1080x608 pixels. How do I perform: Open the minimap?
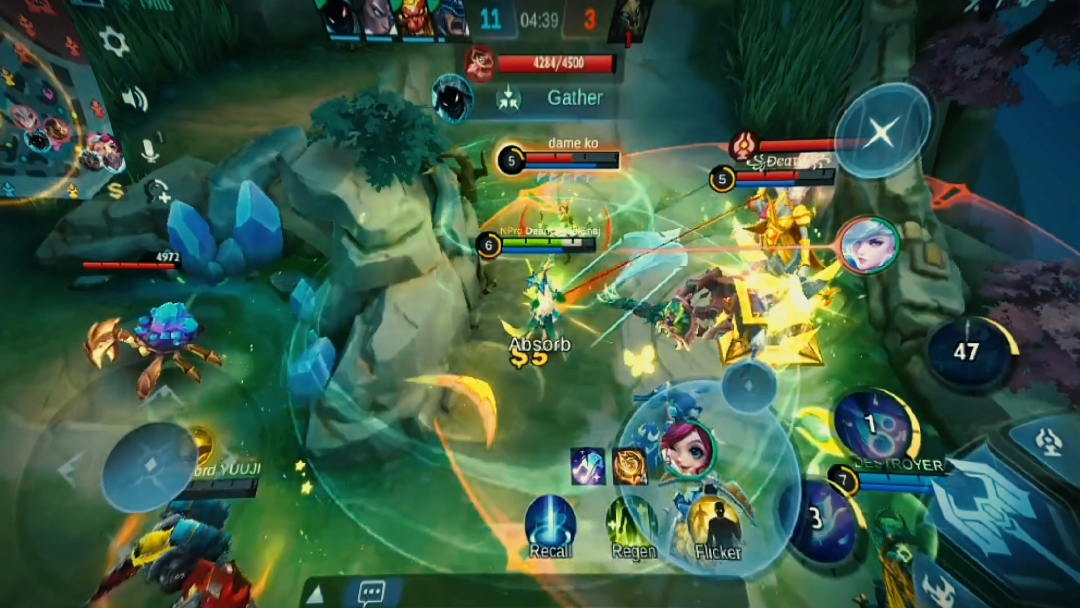pyautogui.click(x=45, y=110)
